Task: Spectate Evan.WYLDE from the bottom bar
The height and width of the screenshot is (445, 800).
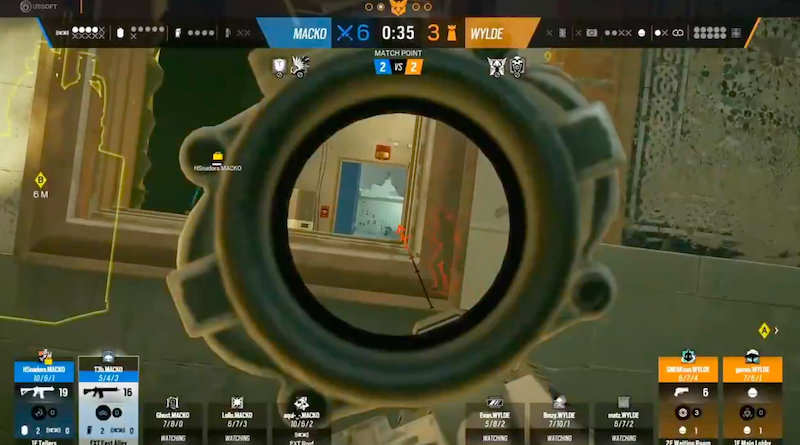Action: [x=495, y=417]
